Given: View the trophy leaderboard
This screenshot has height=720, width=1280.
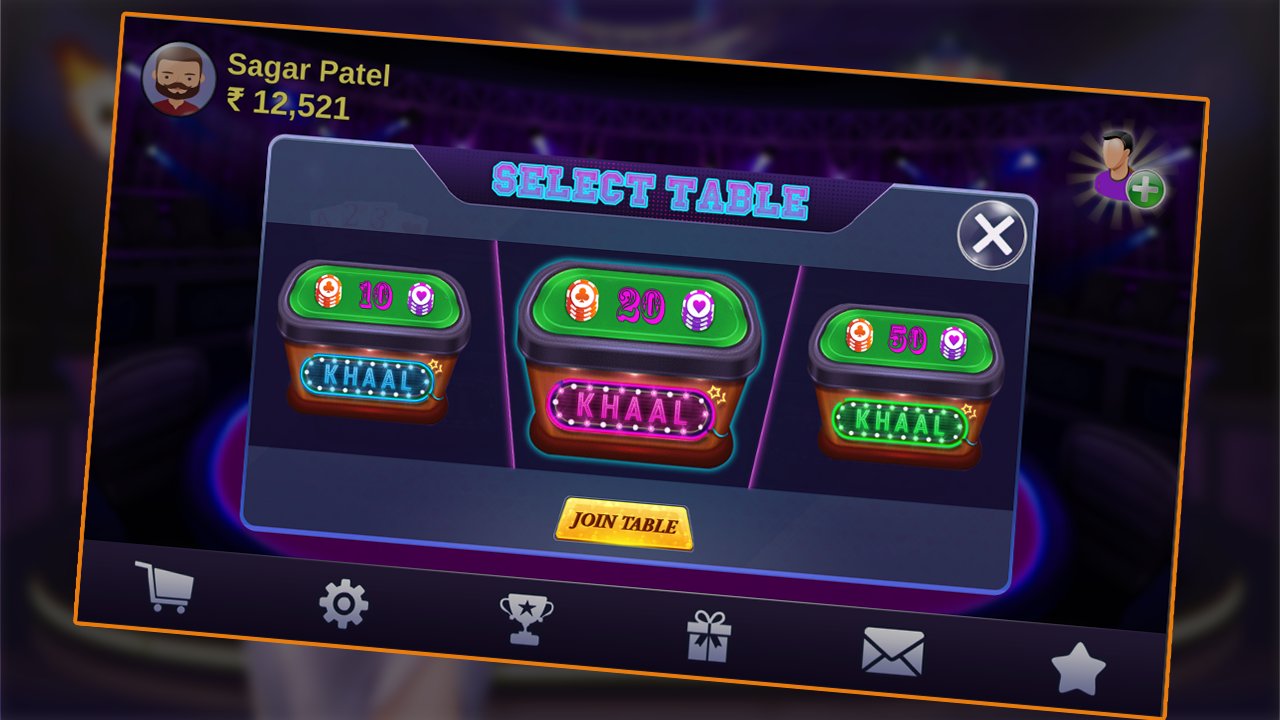Looking at the screenshot, I should (526, 619).
